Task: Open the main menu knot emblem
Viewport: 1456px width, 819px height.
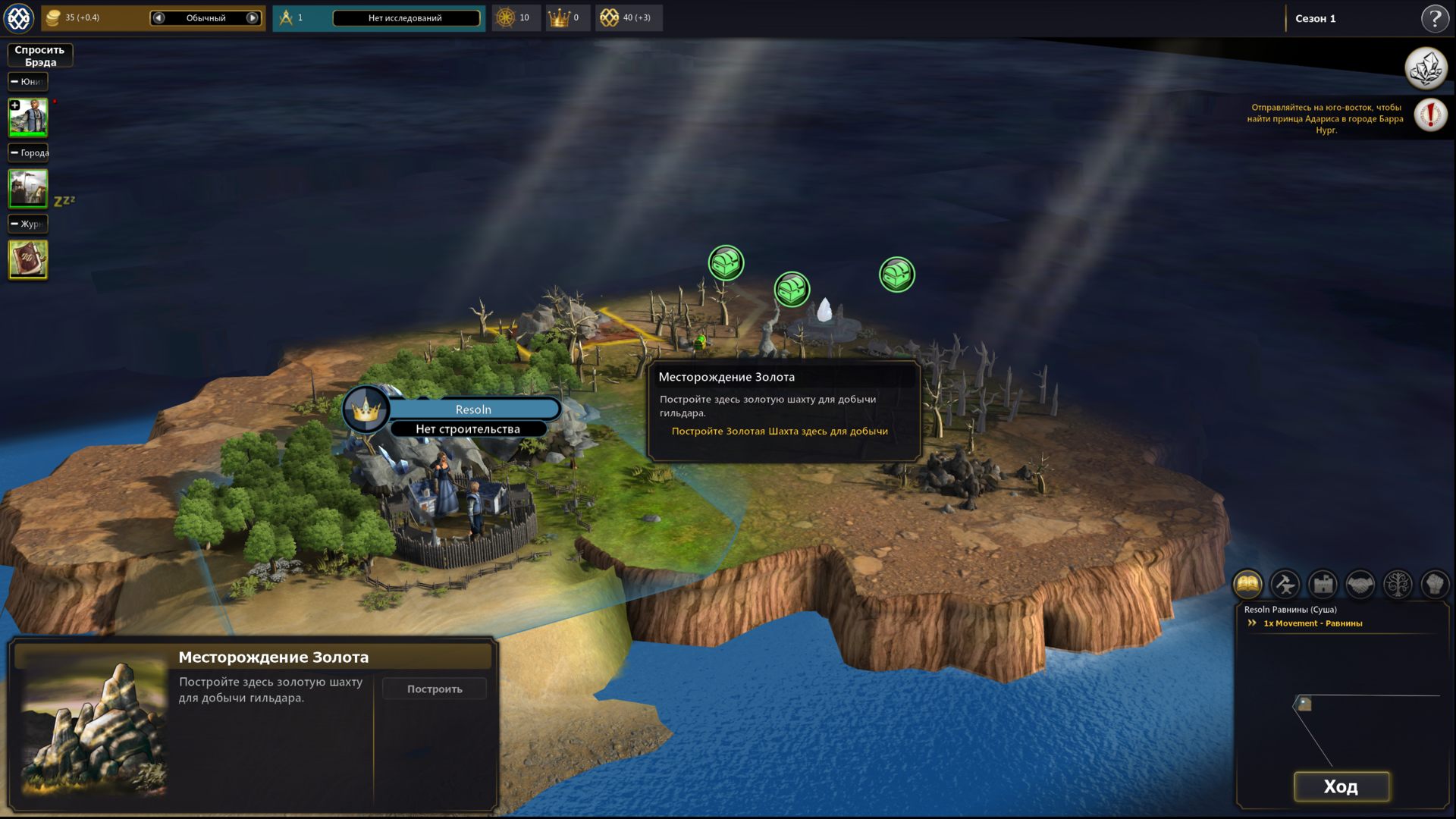Action: 19,18
